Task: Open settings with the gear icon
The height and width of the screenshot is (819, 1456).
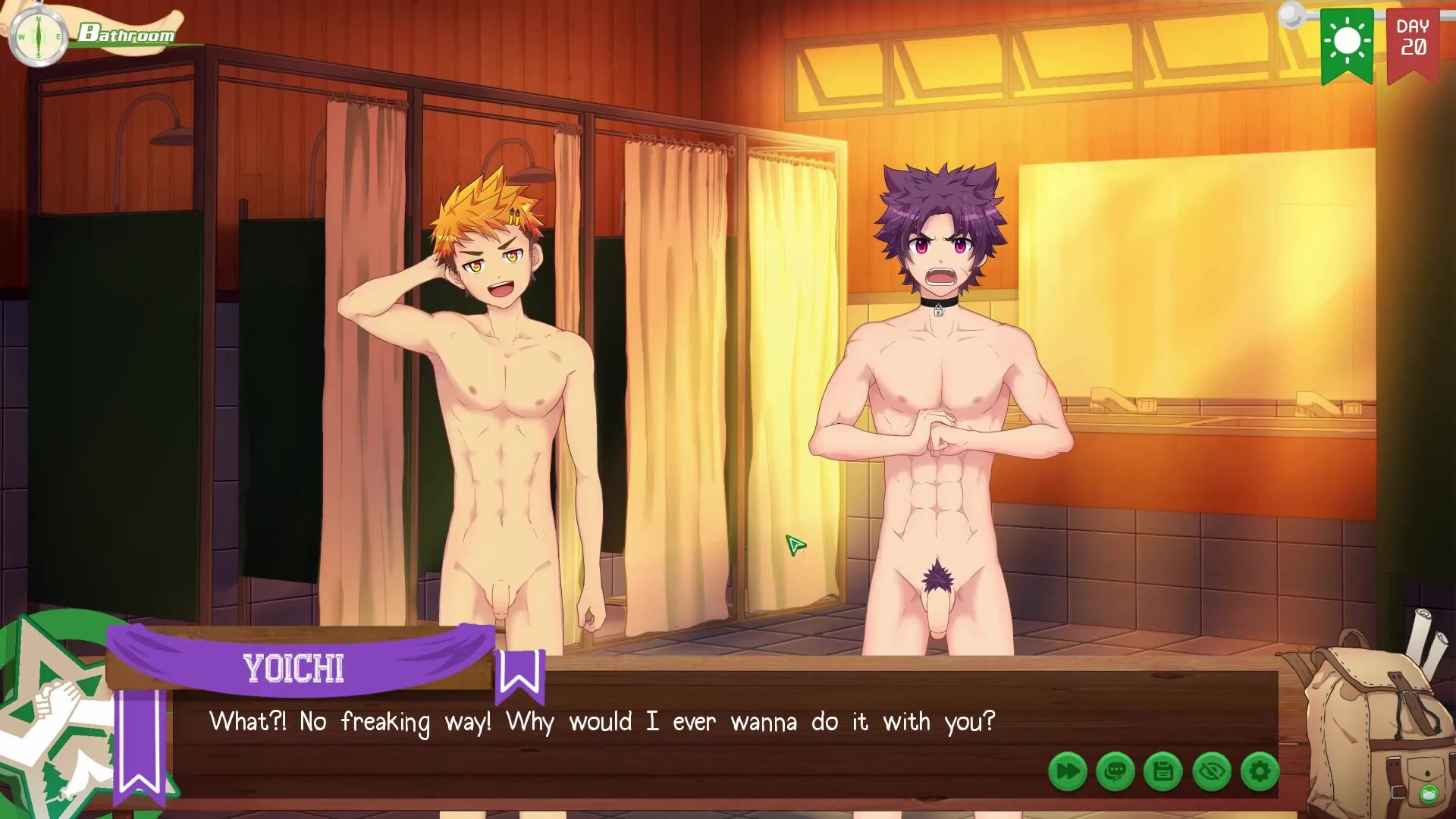Action: pos(1260,772)
